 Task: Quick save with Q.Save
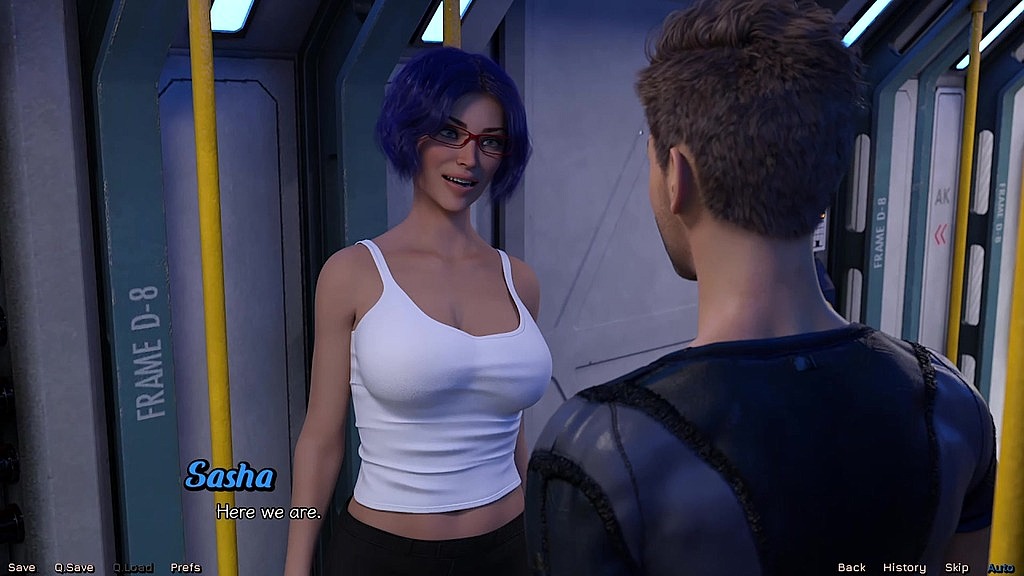tap(74, 568)
